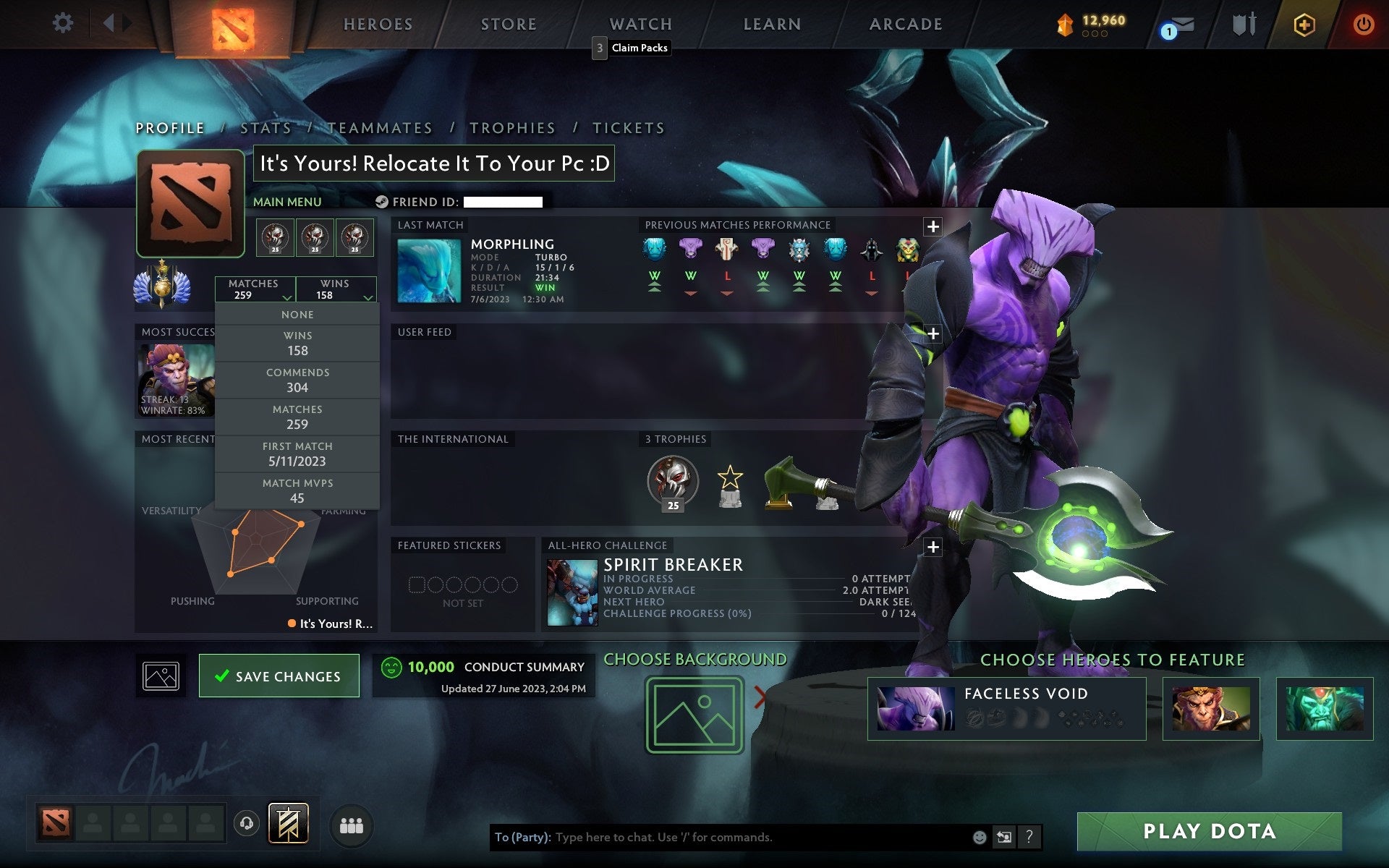
Task: Open the Armory shield-and-sword icon
Action: coord(1246,23)
